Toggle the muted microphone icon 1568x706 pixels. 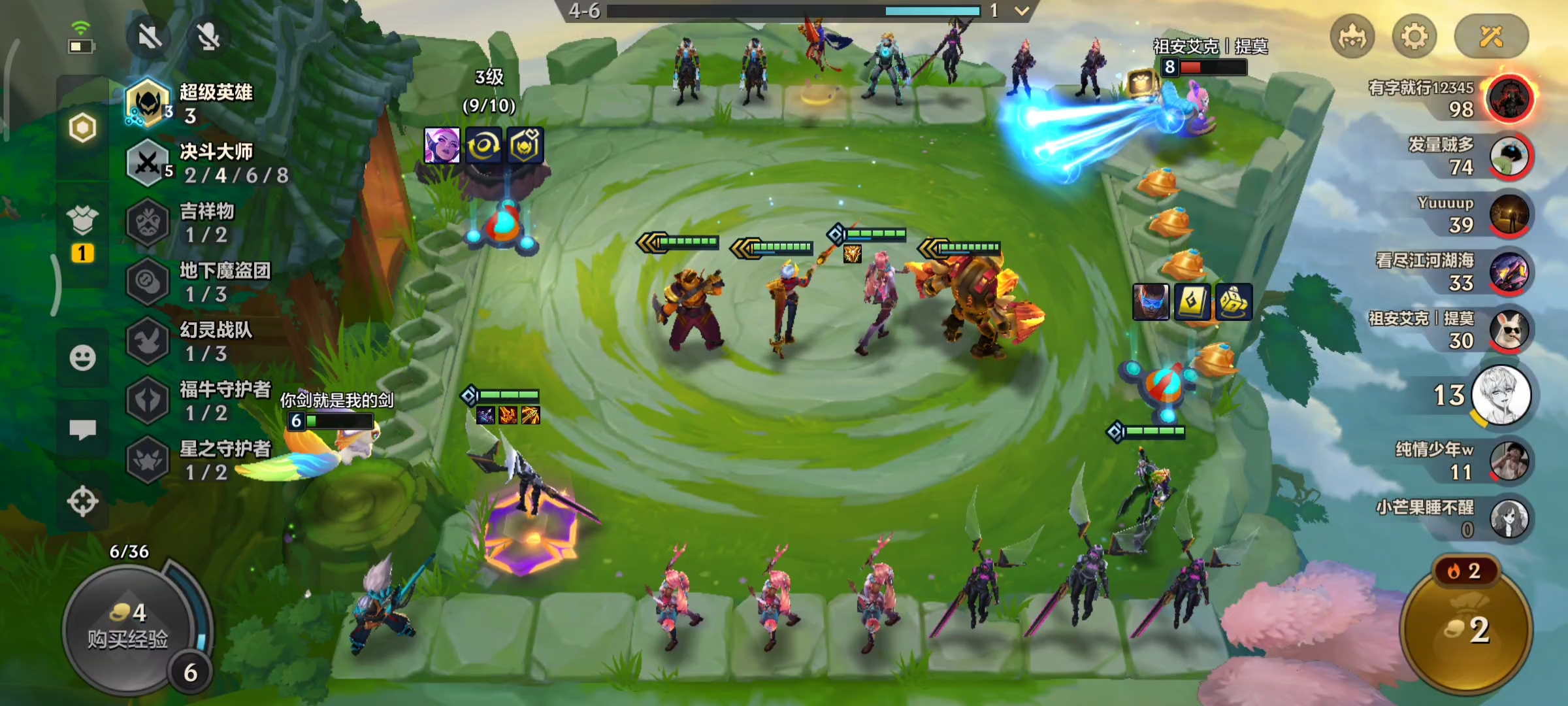click(208, 37)
